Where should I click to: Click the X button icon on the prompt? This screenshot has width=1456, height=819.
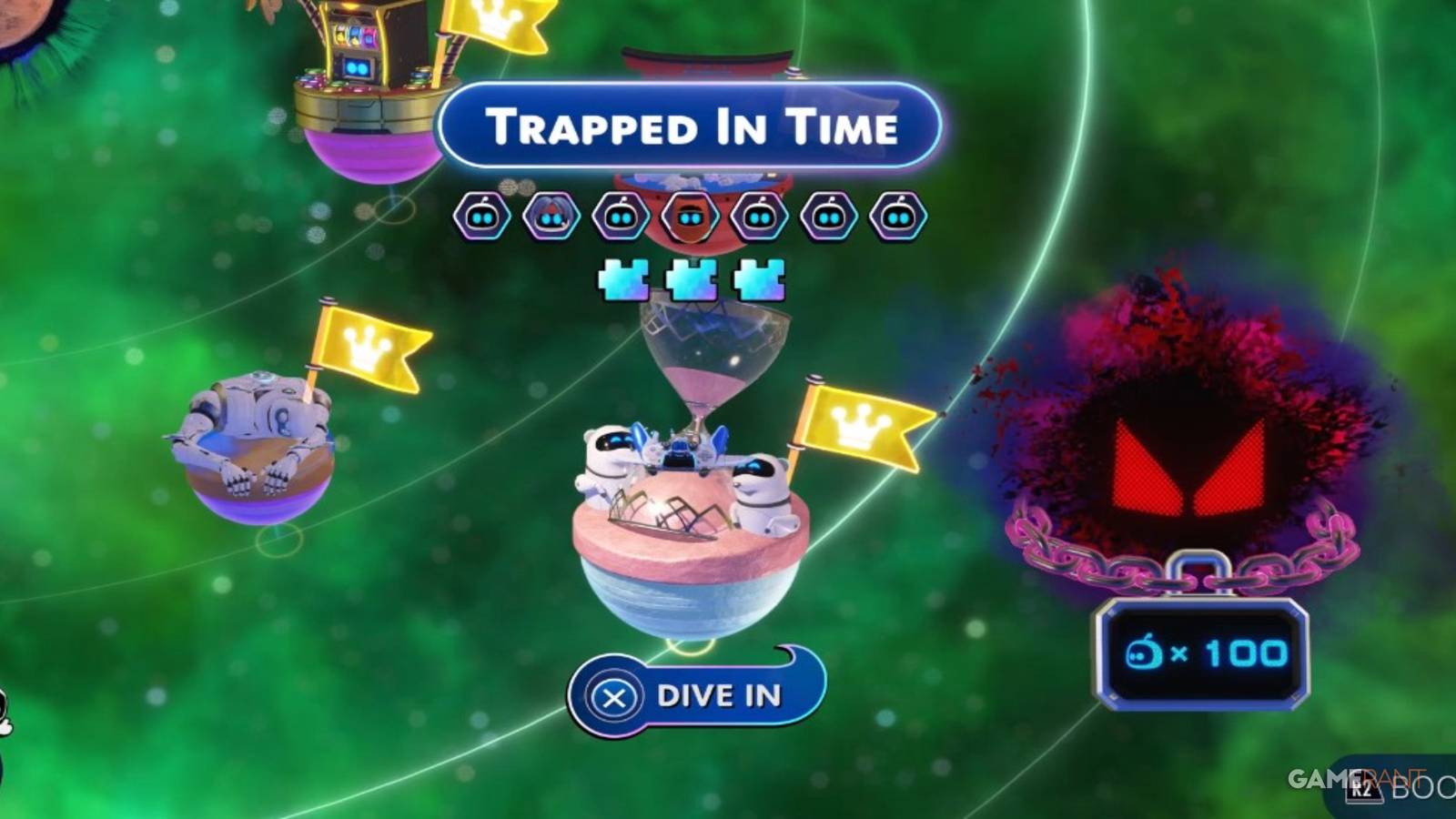[x=612, y=696]
